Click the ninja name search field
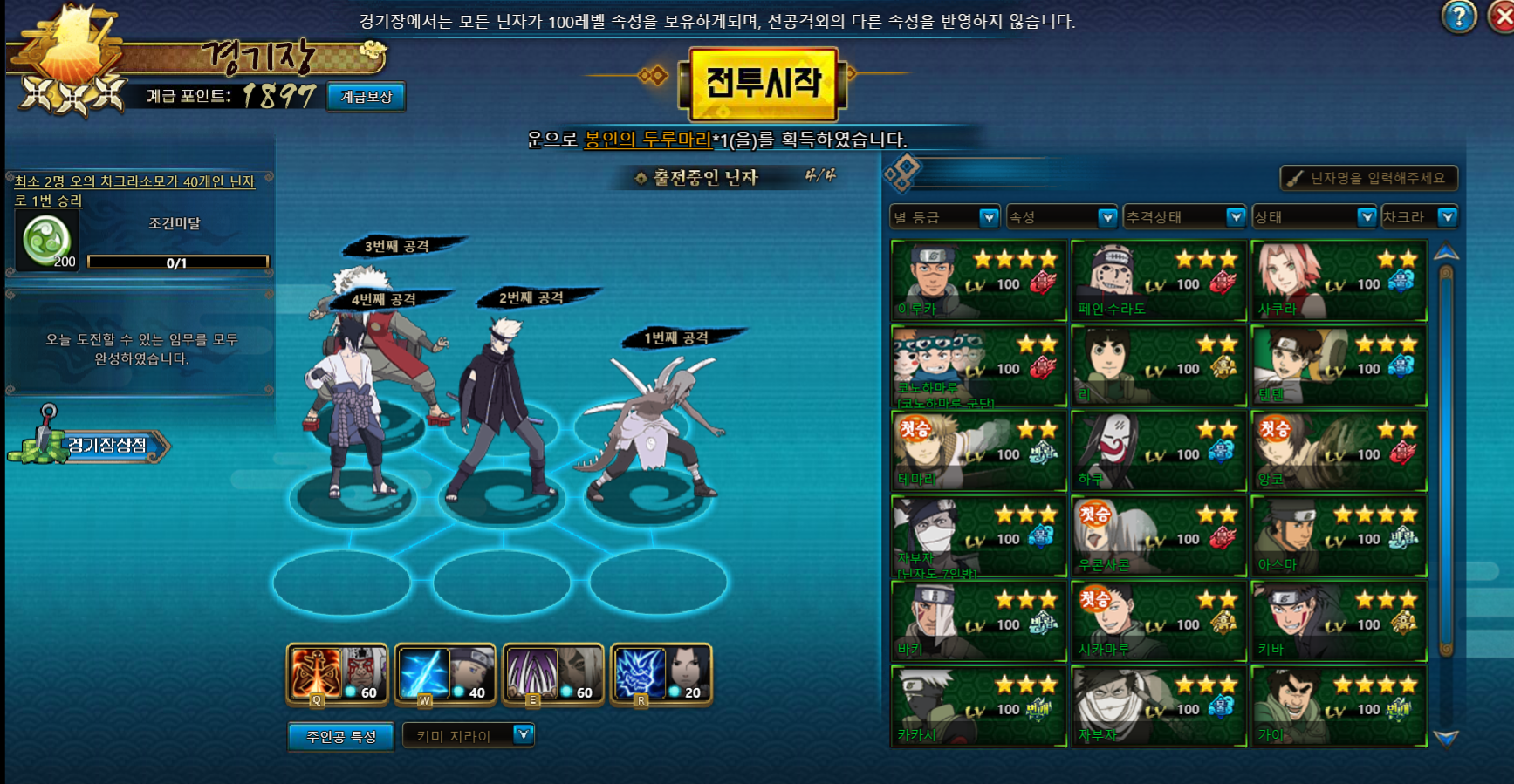Image resolution: width=1514 pixels, height=784 pixels. point(1370,178)
